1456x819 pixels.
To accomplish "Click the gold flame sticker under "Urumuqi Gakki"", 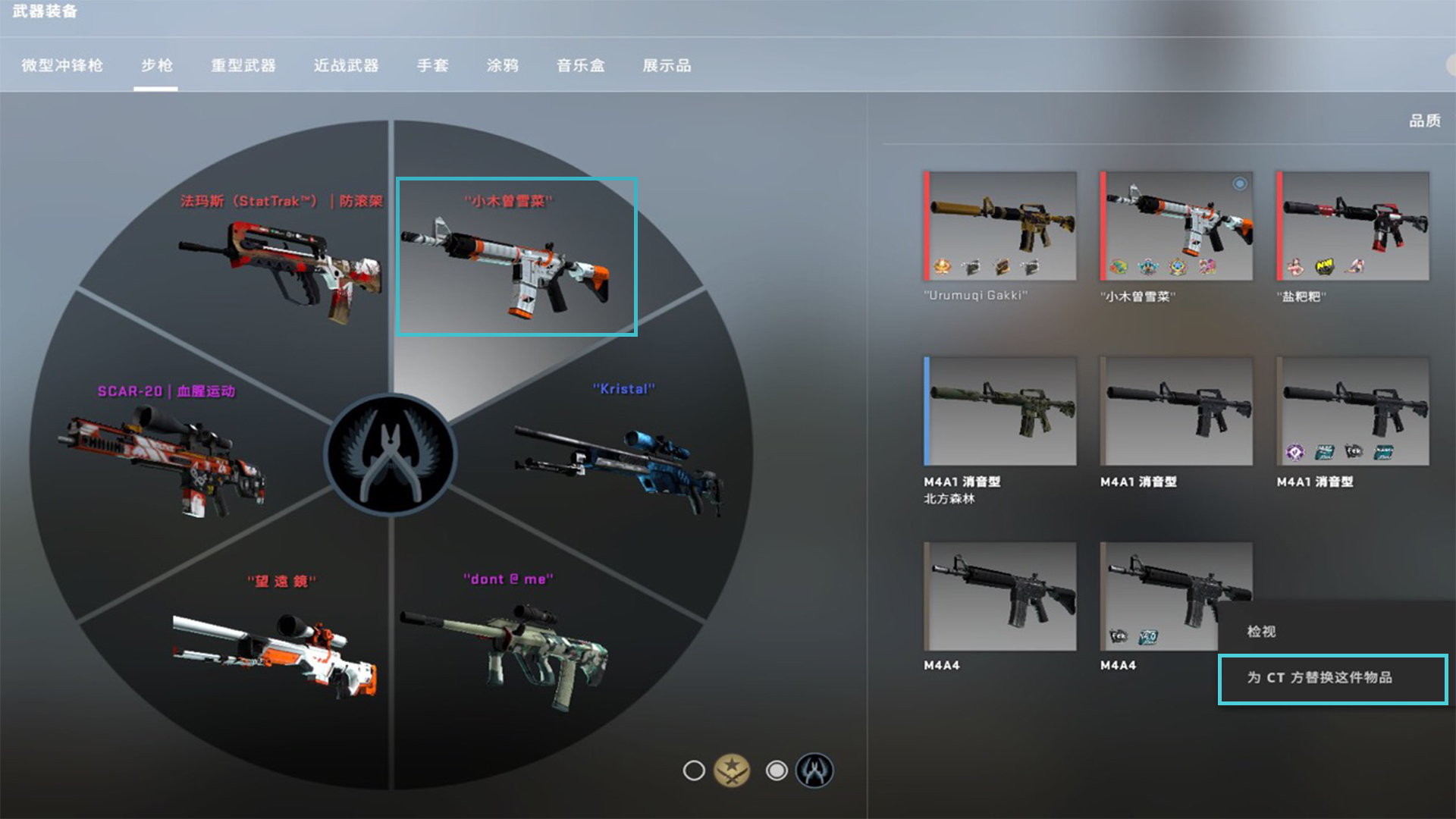I will [x=943, y=267].
